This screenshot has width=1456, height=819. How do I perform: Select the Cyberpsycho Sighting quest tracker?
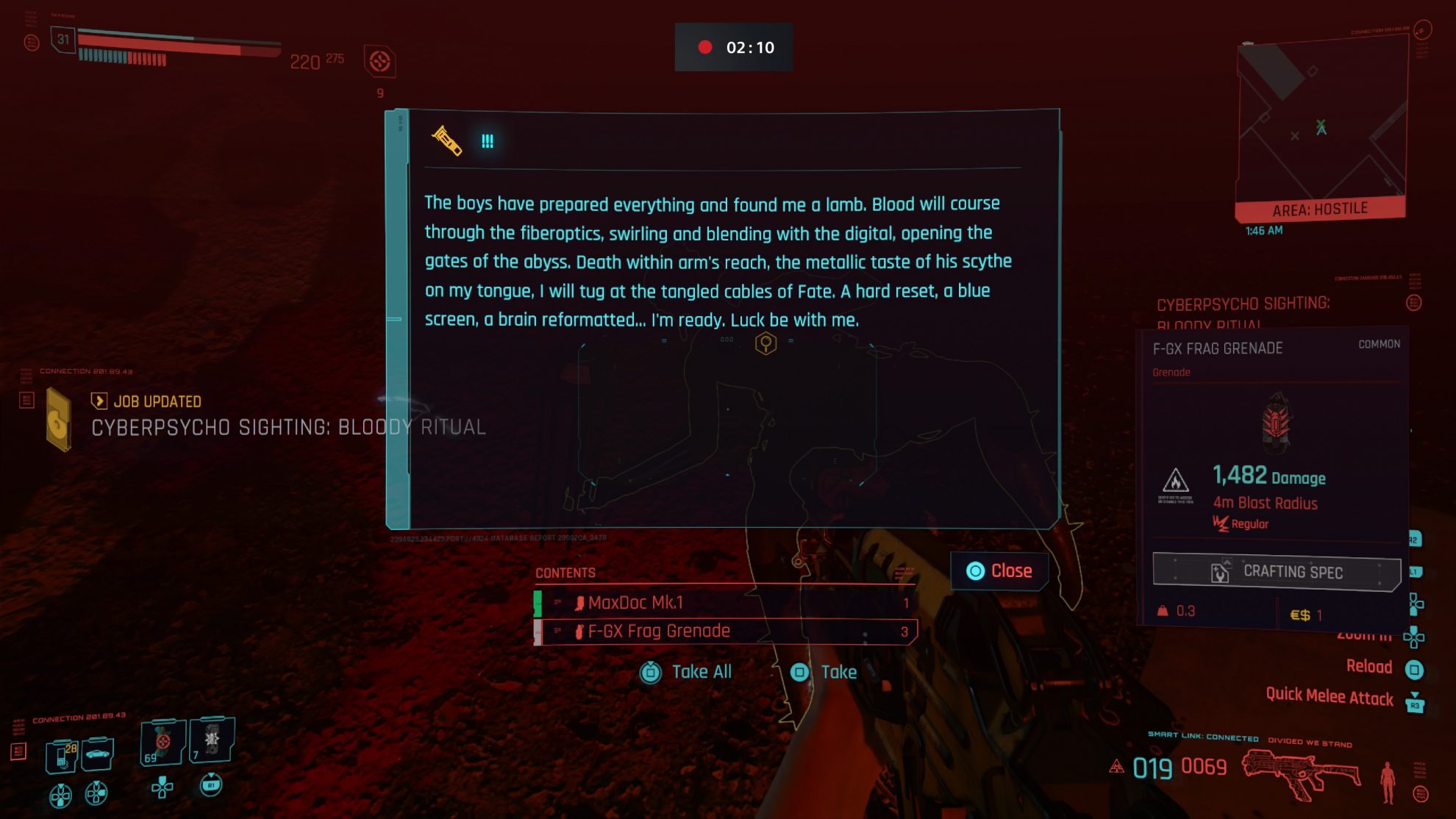click(x=1243, y=312)
